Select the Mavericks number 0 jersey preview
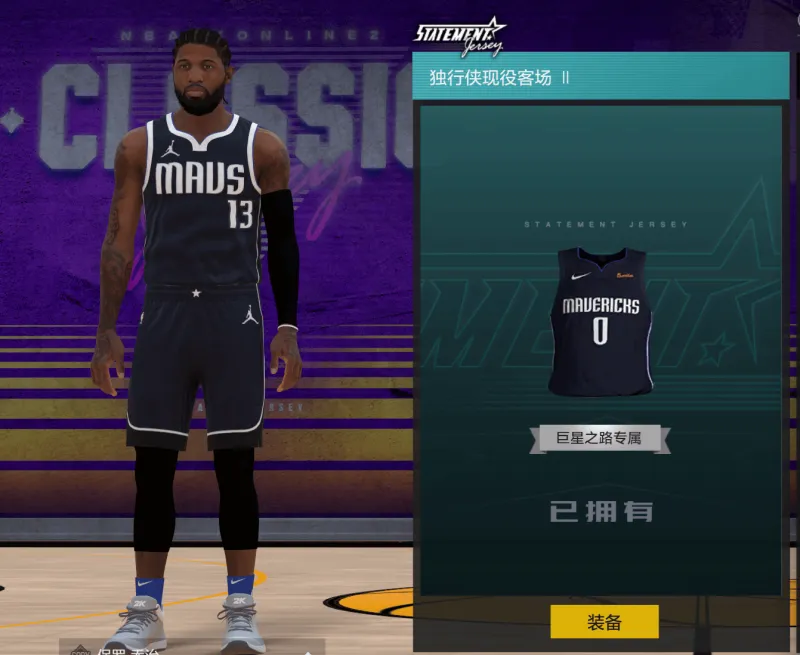The height and width of the screenshot is (655, 800). 600,320
